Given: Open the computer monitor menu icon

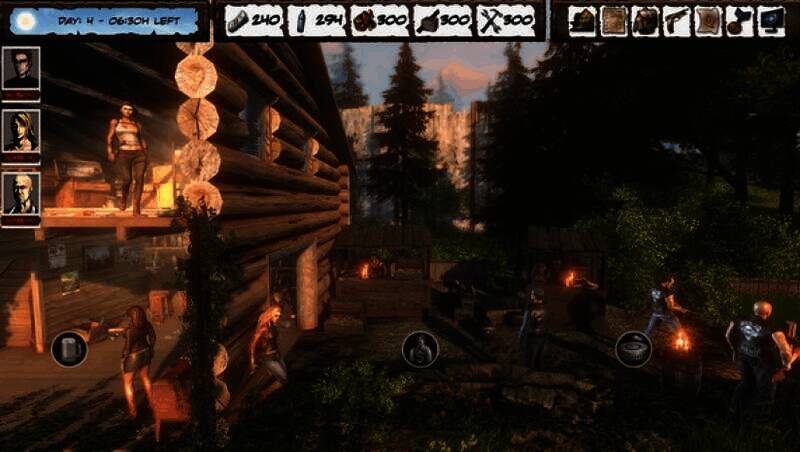Looking at the screenshot, I should [771, 20].
